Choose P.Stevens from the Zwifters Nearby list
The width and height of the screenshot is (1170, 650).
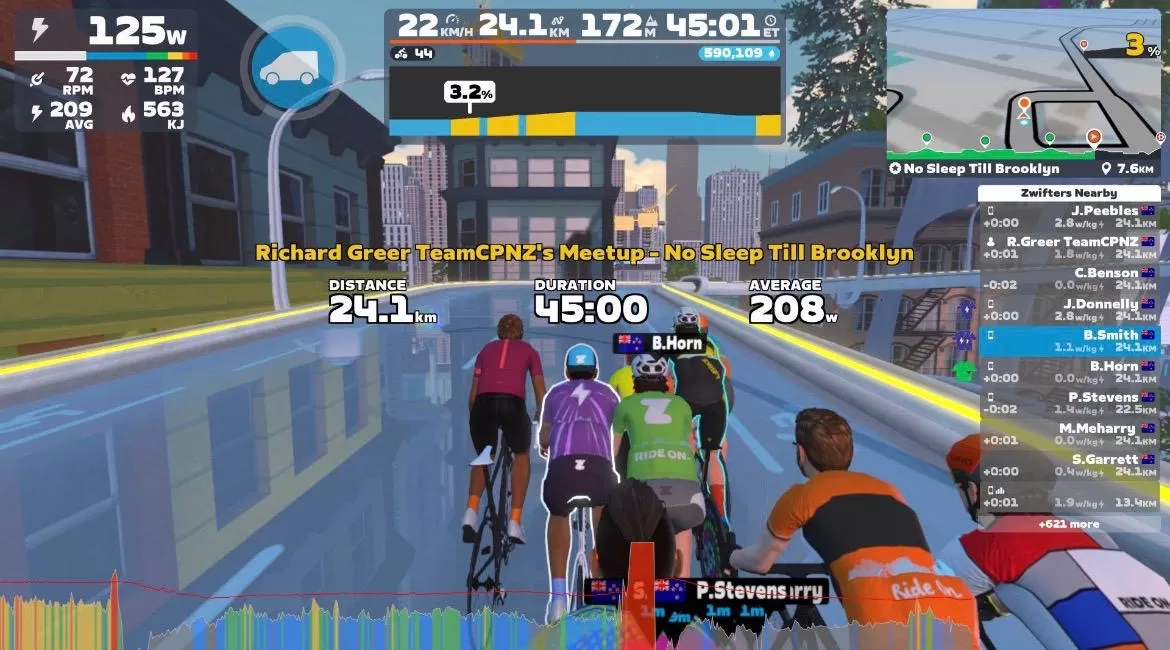pos(1068,402)
